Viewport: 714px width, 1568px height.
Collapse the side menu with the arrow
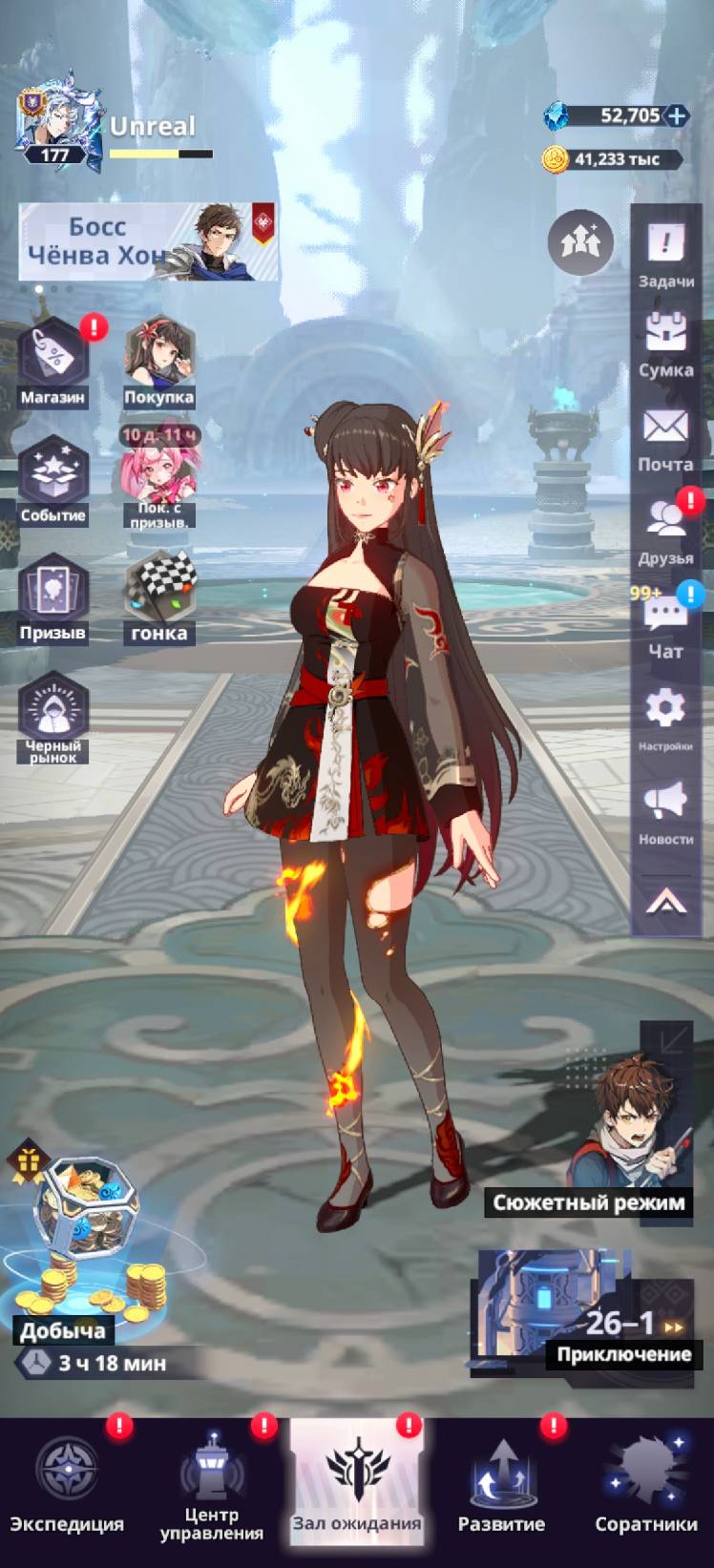click(x=665, y=900)
